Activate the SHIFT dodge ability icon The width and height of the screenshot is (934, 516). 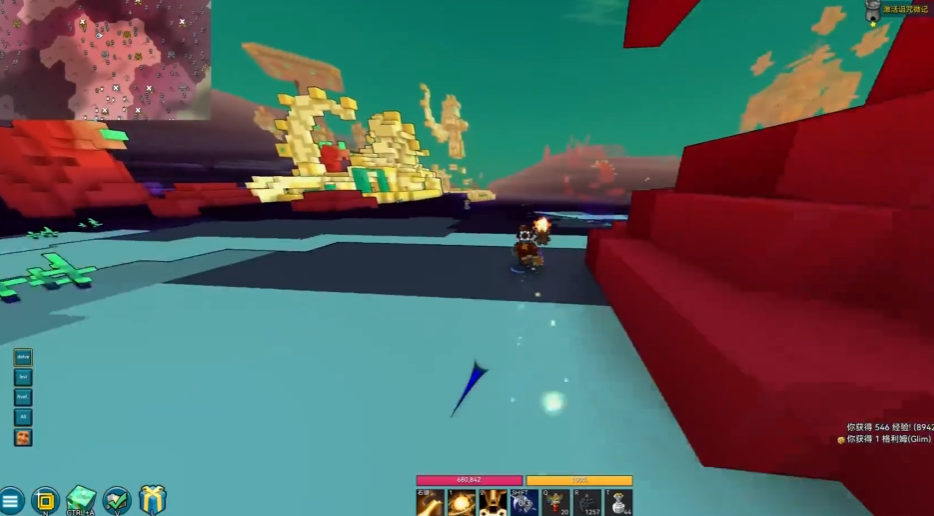525,502
